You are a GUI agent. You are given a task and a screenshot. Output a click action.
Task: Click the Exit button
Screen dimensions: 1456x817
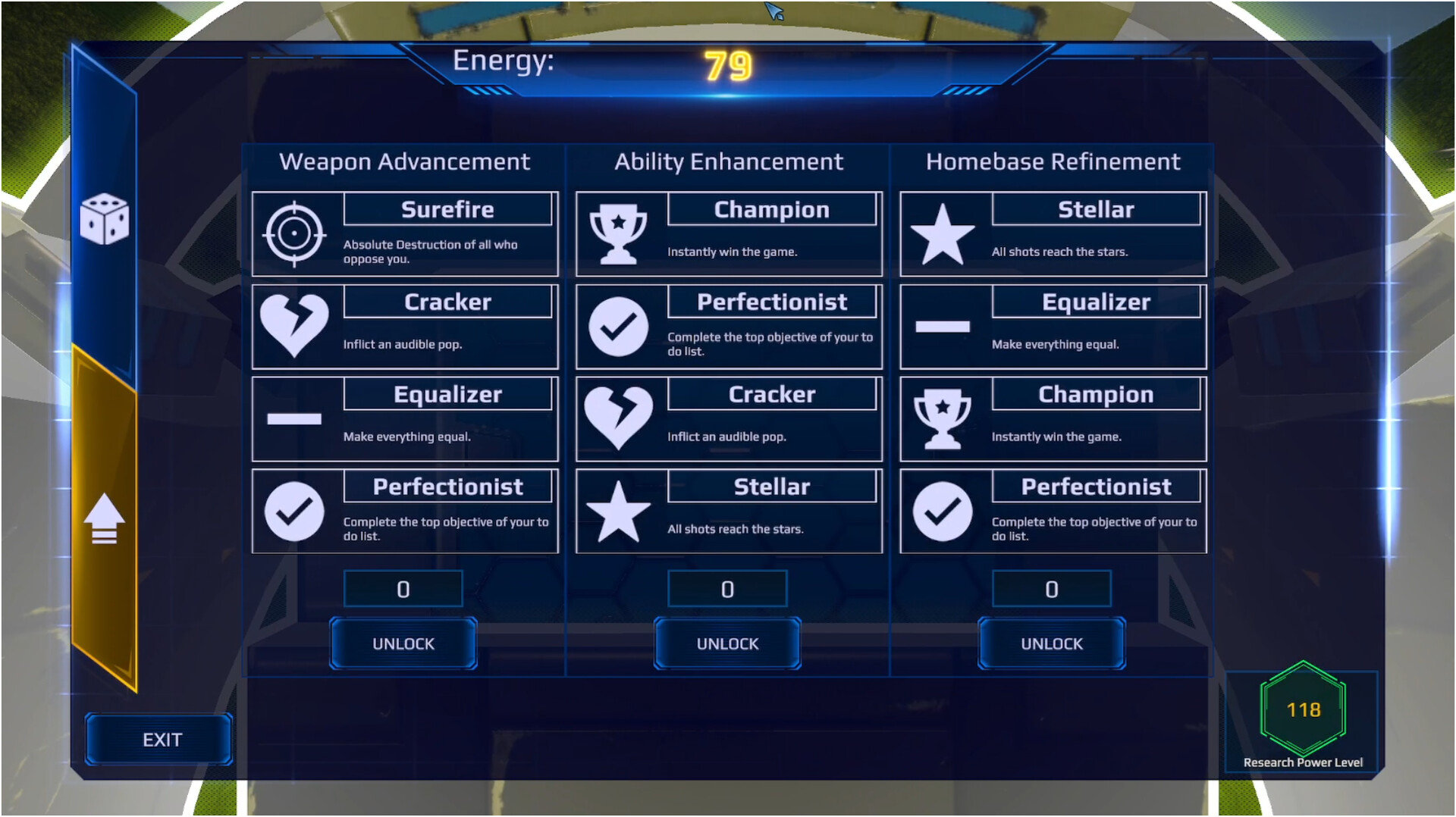point(158,739)
